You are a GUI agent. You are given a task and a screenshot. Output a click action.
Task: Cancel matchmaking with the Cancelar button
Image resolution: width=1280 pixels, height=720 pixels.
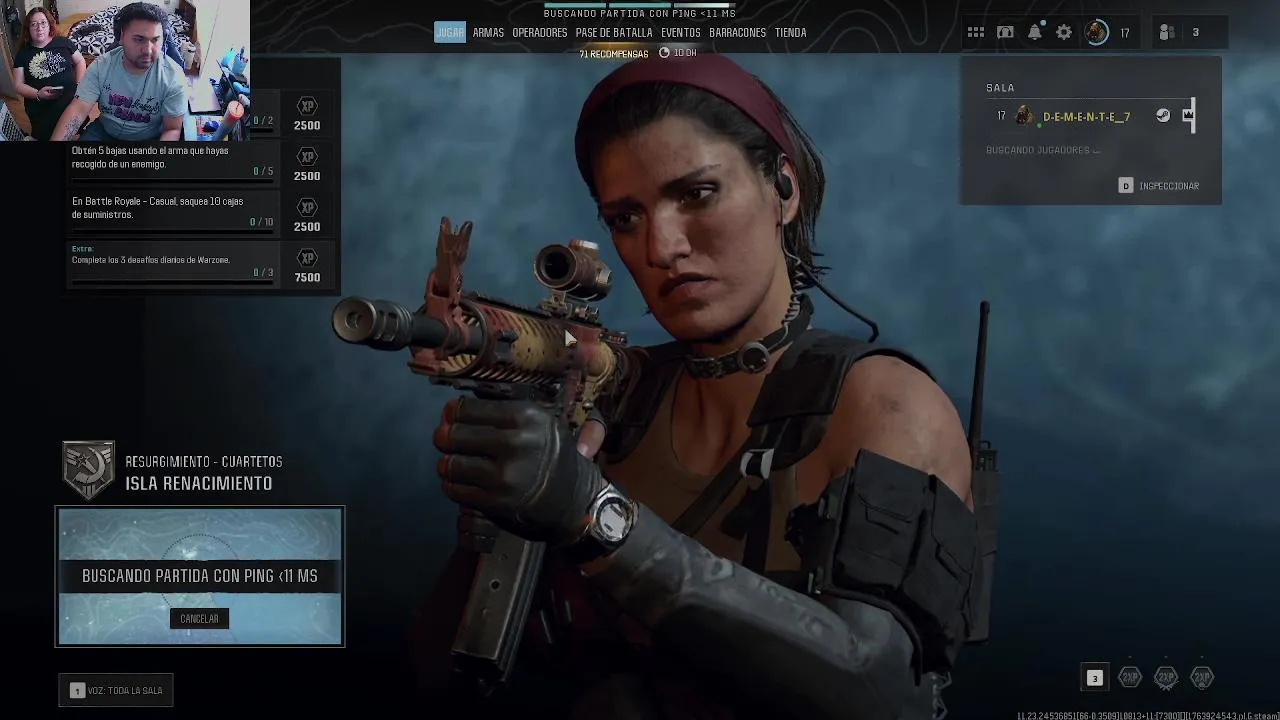click(x=199, y=619)
